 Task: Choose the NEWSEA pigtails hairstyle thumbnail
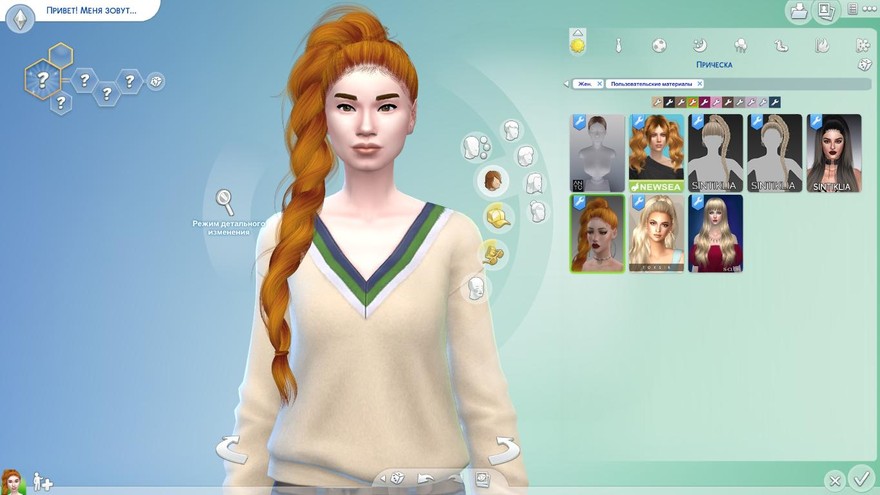pos(656,152)
